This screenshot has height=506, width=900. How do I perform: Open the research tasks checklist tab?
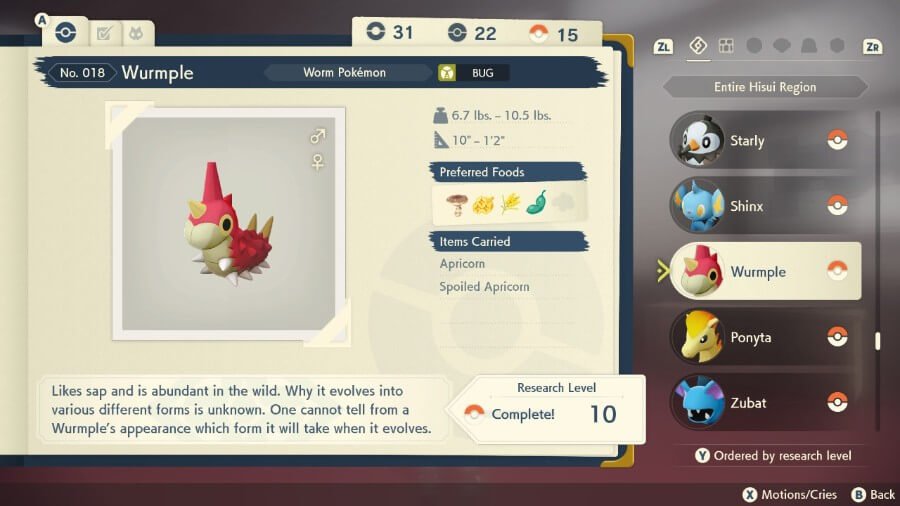coord(103,34)
